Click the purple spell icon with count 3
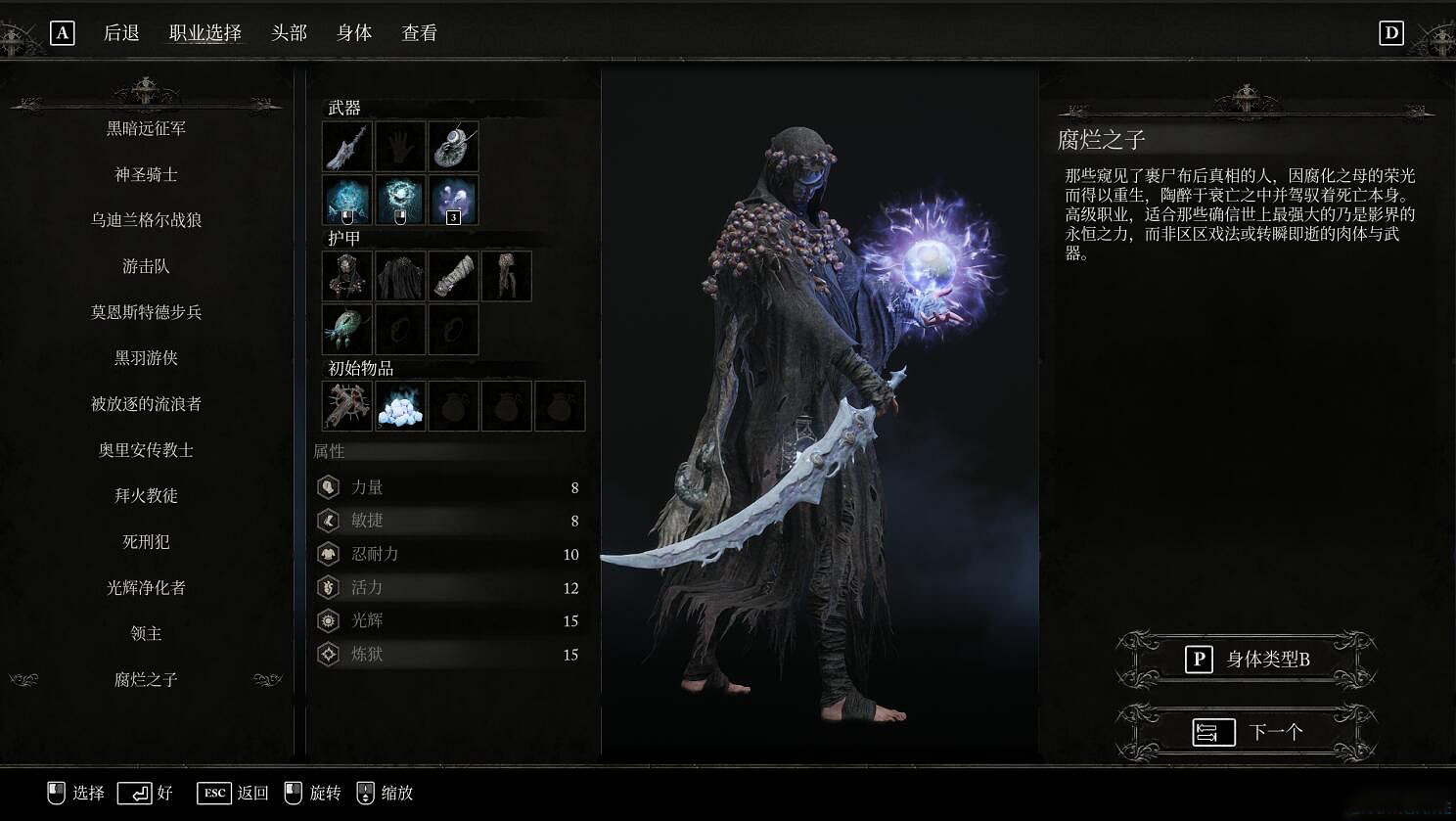This screenshot has width=1456, height=821. coord(453,199)
